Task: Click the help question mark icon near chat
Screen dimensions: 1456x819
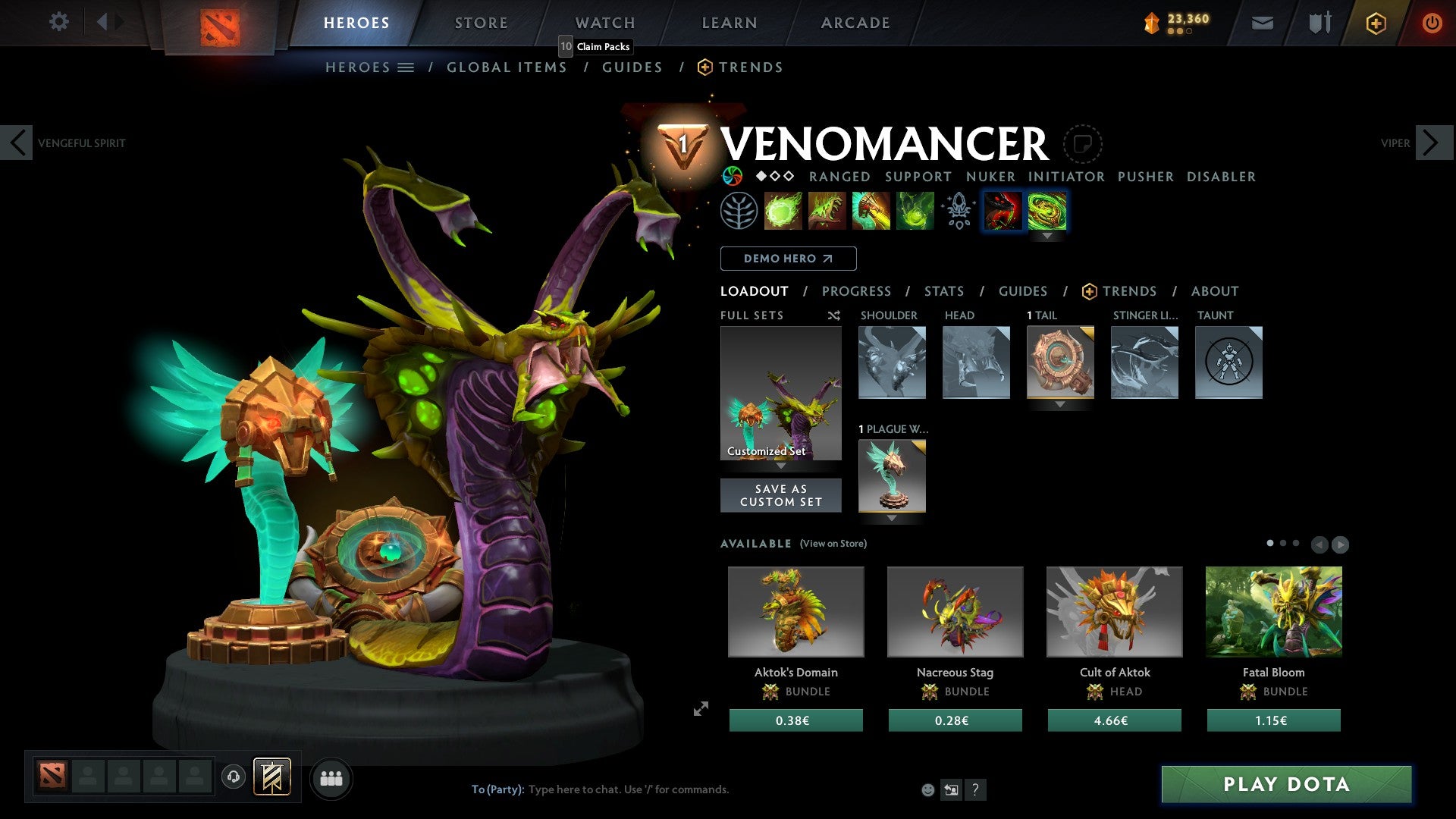Action: coord(975,789)
